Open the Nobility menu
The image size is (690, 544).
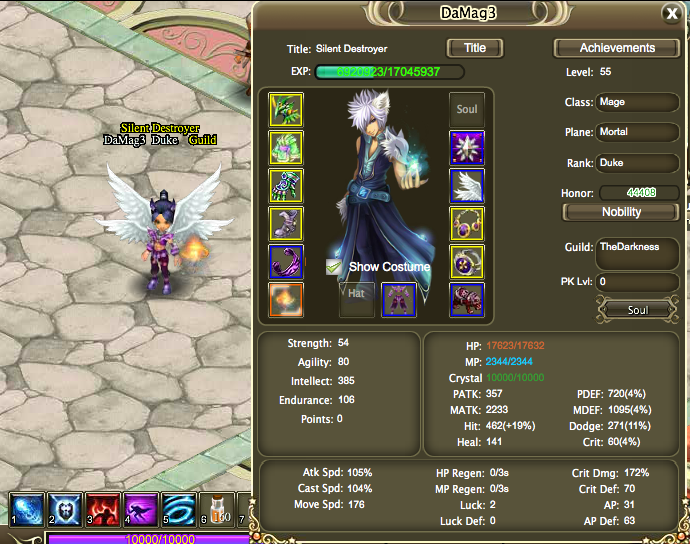[x=621, y=212]
